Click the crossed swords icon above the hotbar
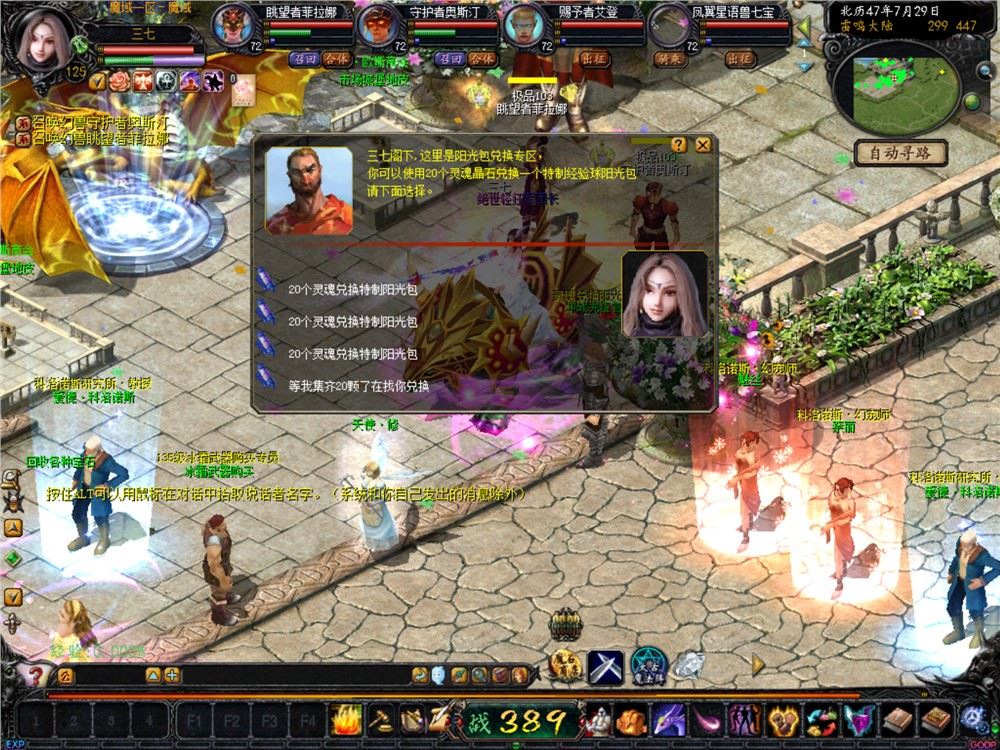1000x750 pixels. pos(605,665)
